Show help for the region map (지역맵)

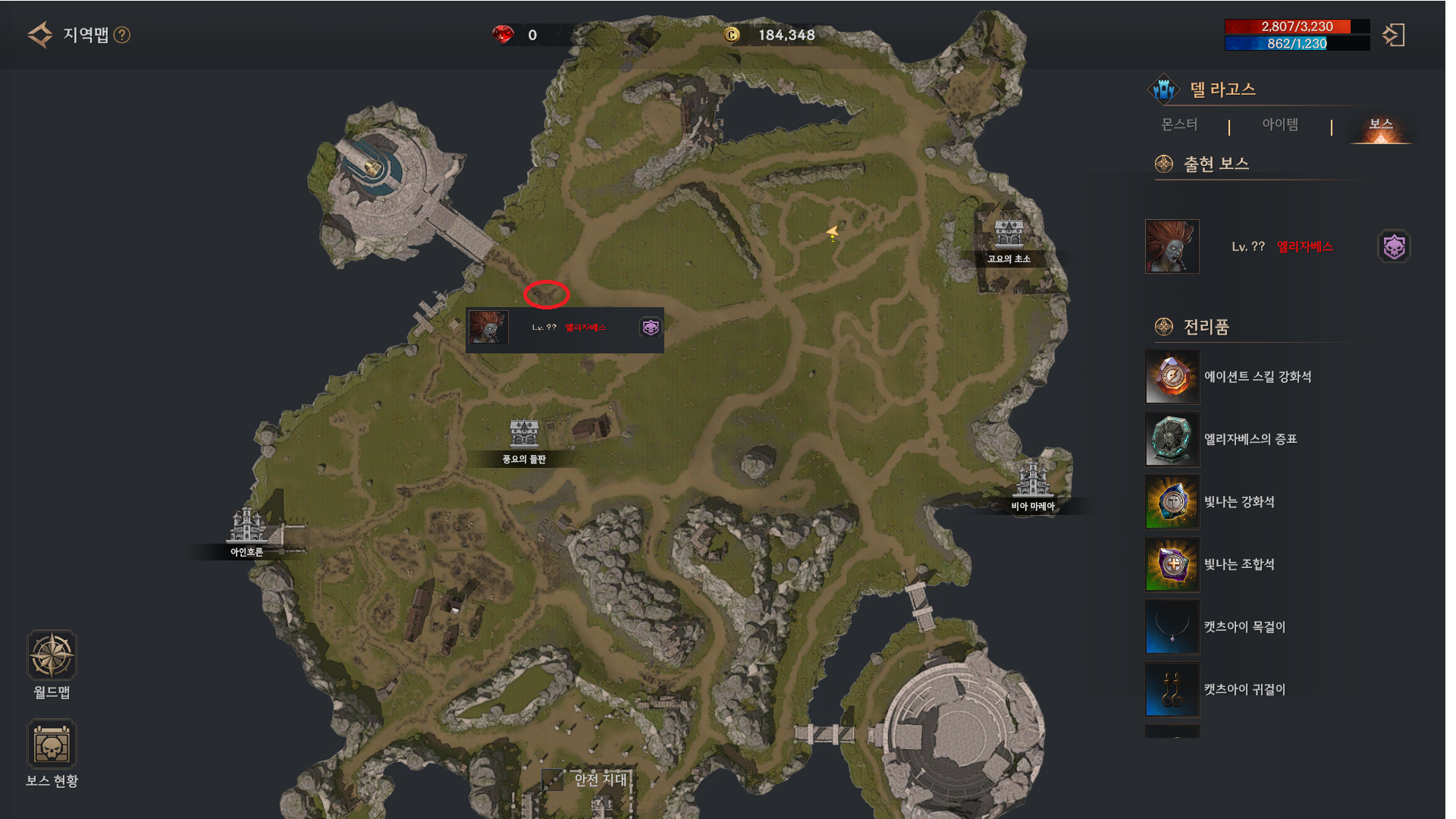point(122,35)
